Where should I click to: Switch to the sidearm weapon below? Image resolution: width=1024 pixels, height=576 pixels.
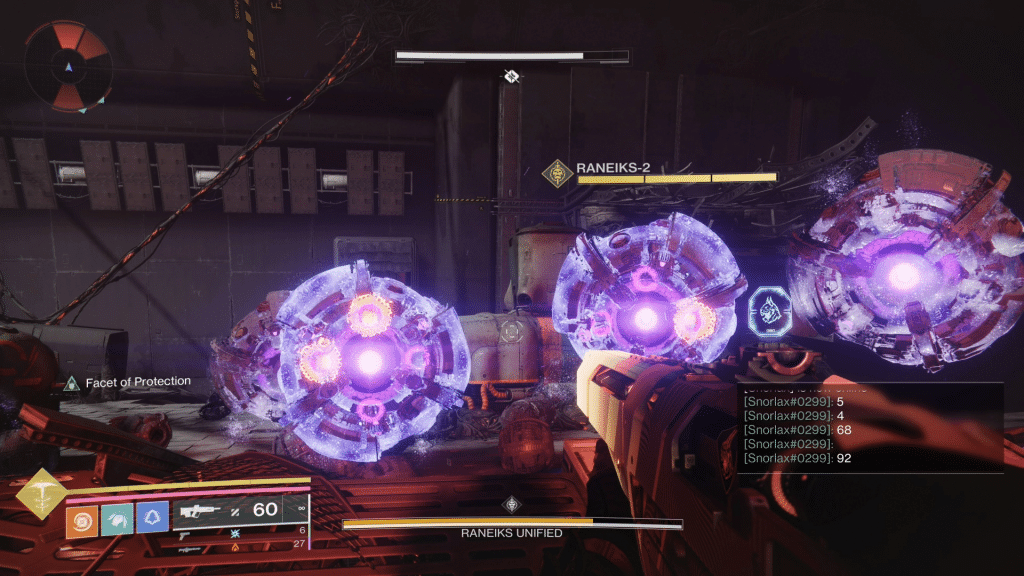[x=186, y=535]
